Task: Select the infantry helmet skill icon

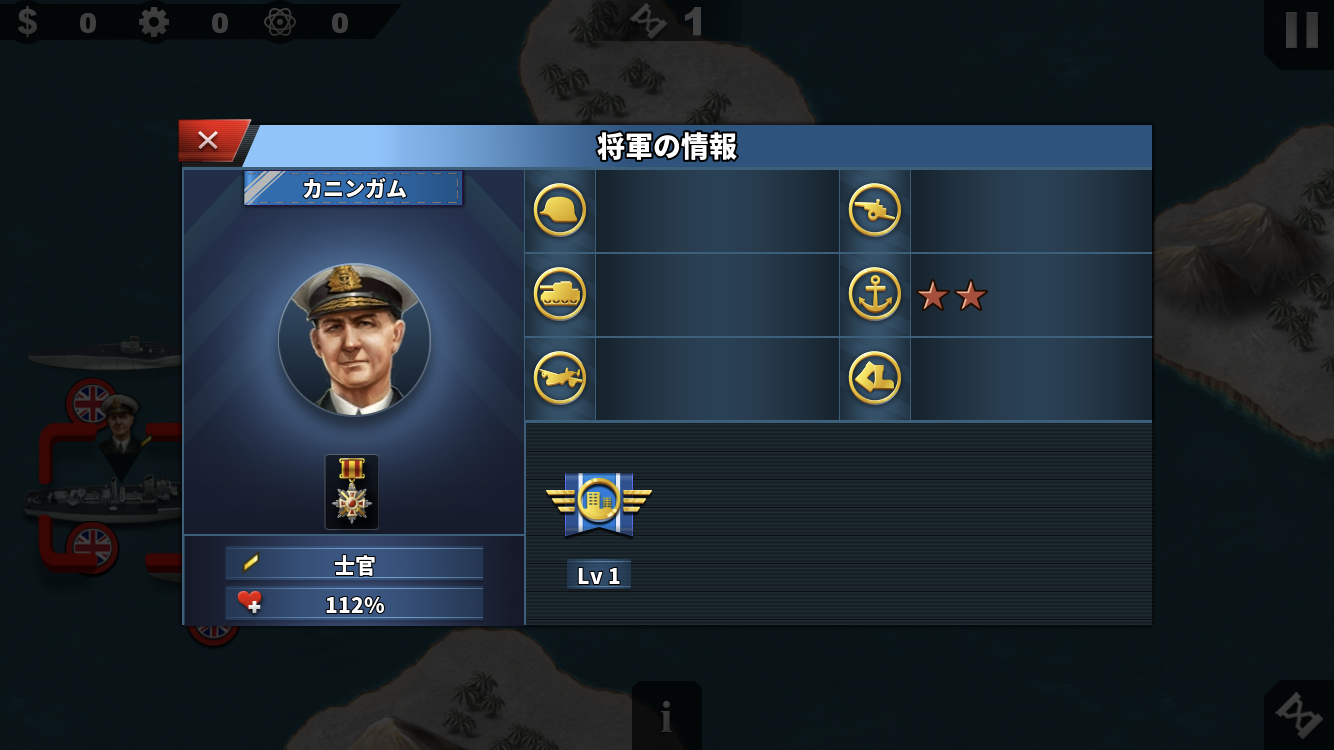Action: (x=559, y=210)
